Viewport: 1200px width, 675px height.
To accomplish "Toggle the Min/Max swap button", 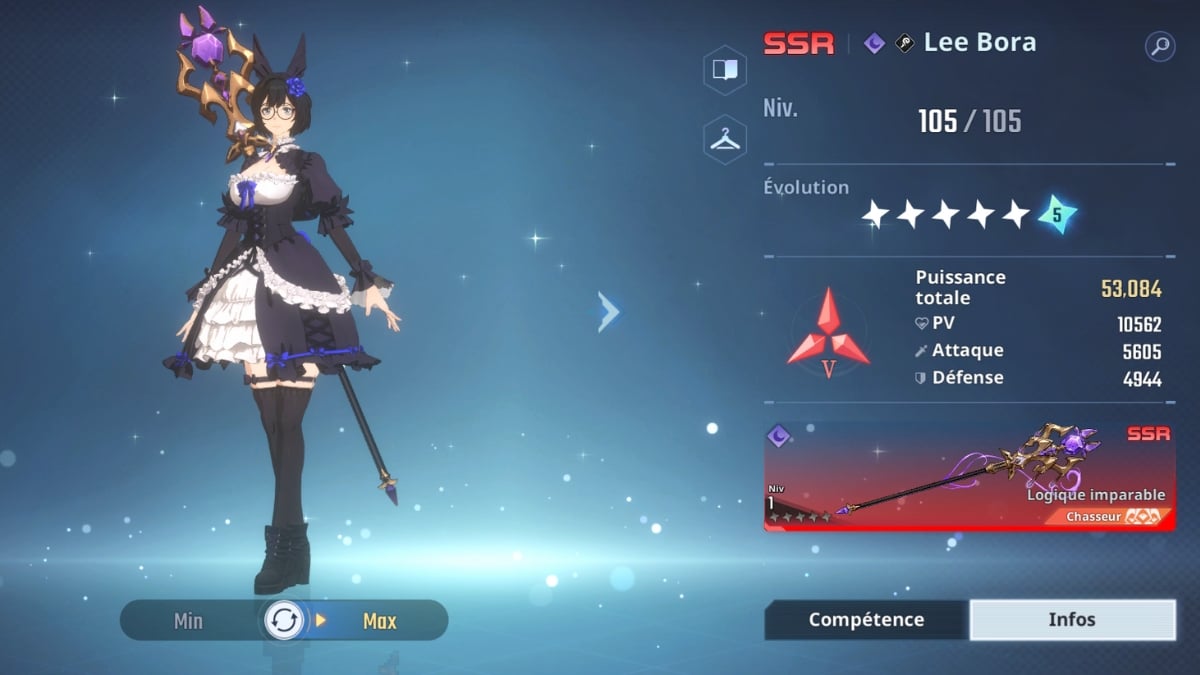I will pyautogui.click(x=283, y=621).
